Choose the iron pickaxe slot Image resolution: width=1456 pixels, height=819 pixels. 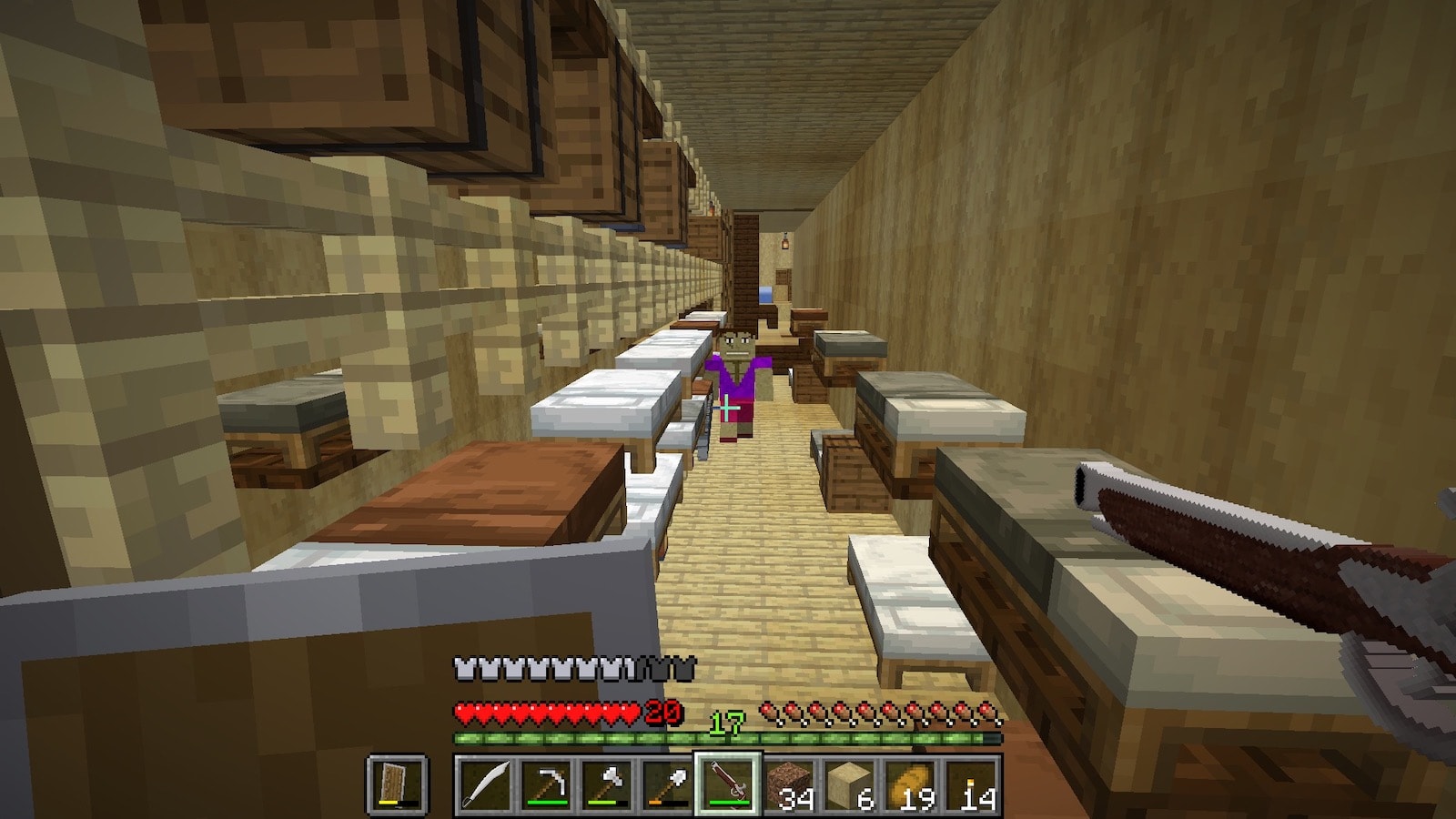(545, 784)
